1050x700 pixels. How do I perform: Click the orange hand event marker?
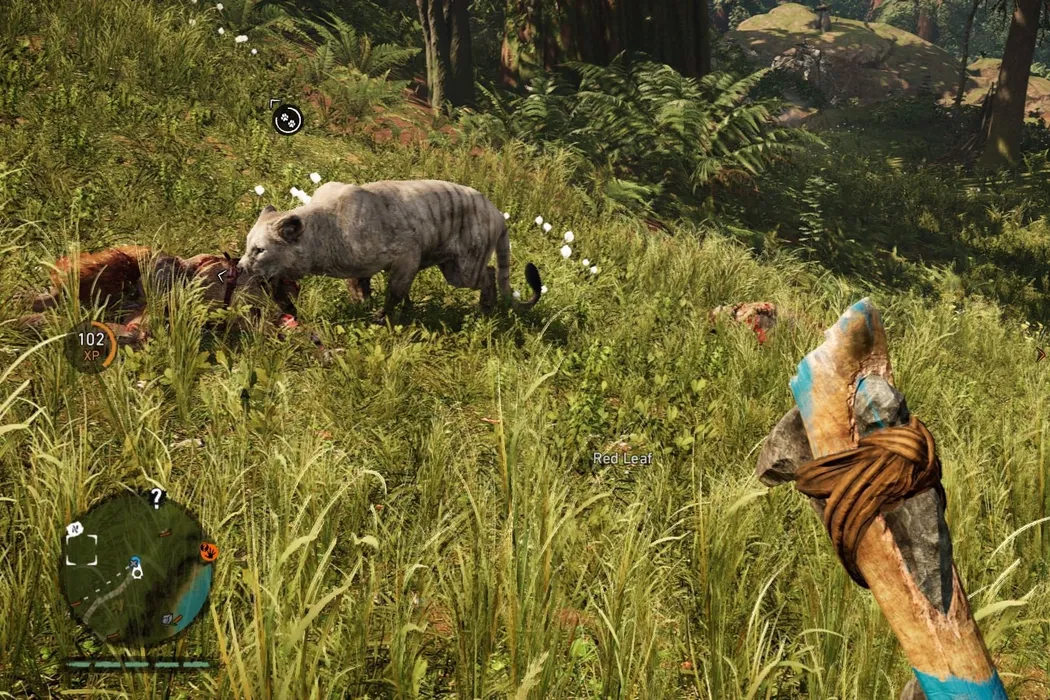(x=209, y=551)
